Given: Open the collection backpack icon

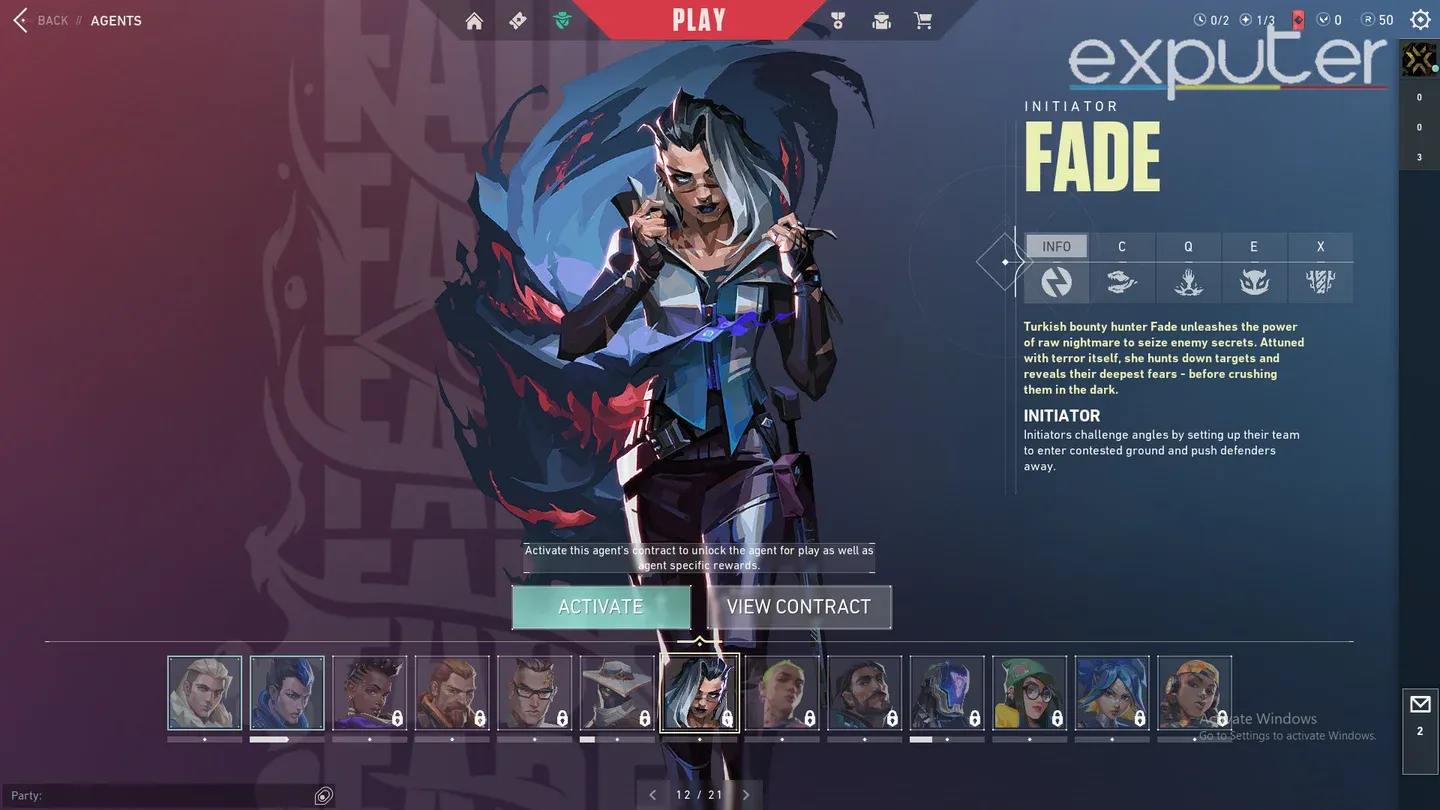Looking at the screenshot, I should (x=881, y=21).
